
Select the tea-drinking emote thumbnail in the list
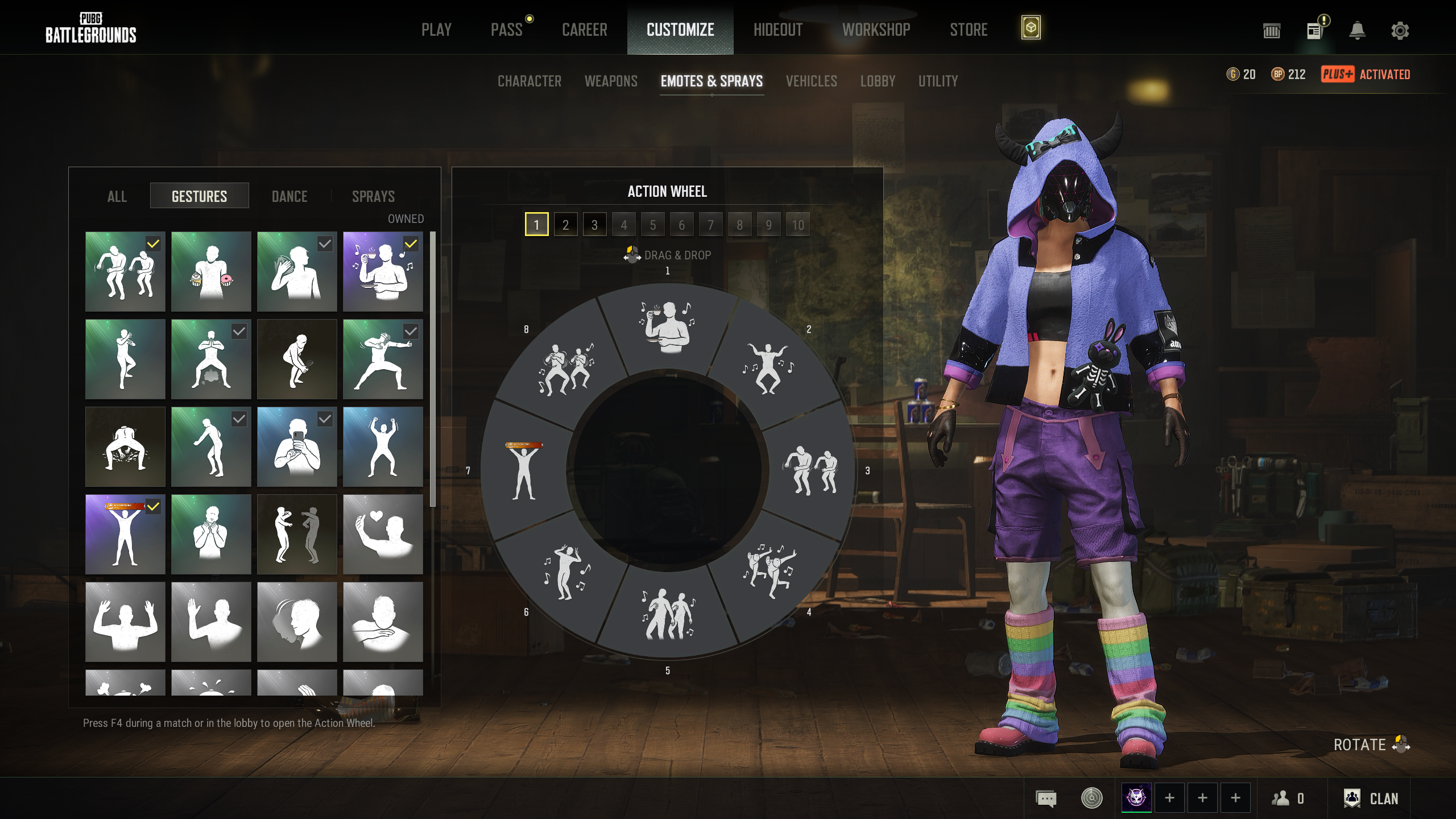[x=383, y=271]
